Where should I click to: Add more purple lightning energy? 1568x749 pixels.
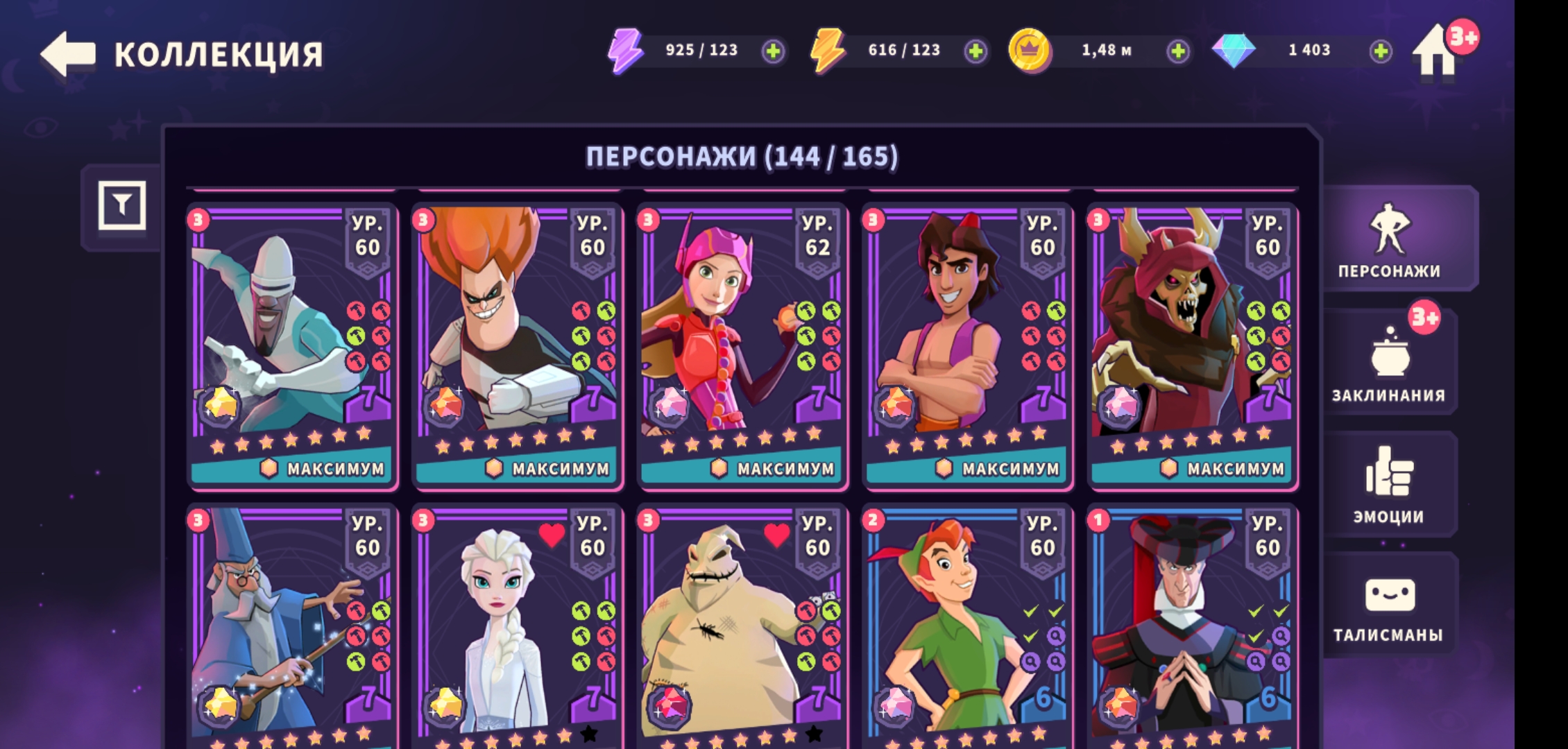pyautogui.click(x=772, y=51)
